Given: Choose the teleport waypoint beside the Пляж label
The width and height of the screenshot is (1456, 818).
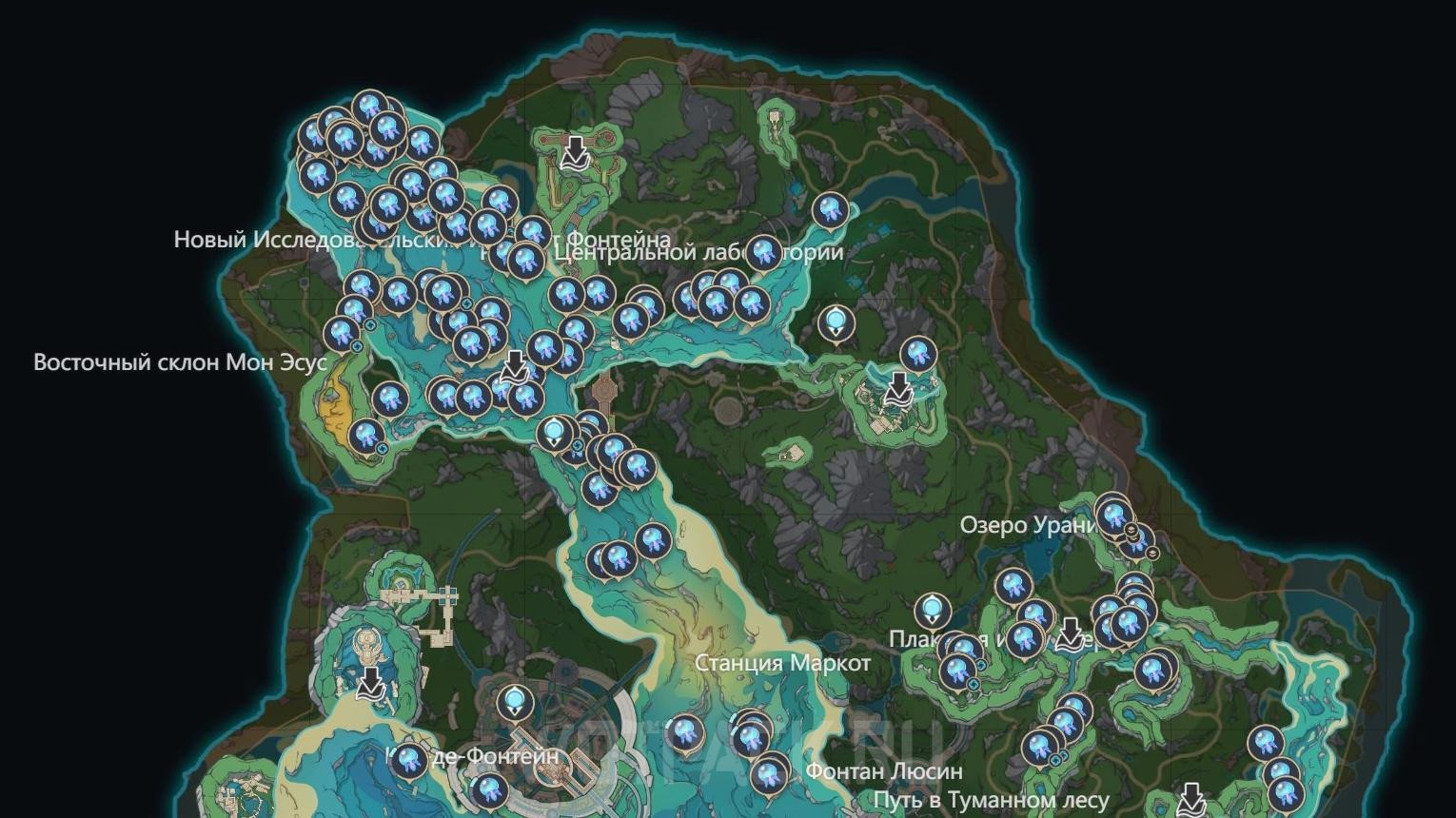Looking at the screenshot, I should [x=932, y=610].
